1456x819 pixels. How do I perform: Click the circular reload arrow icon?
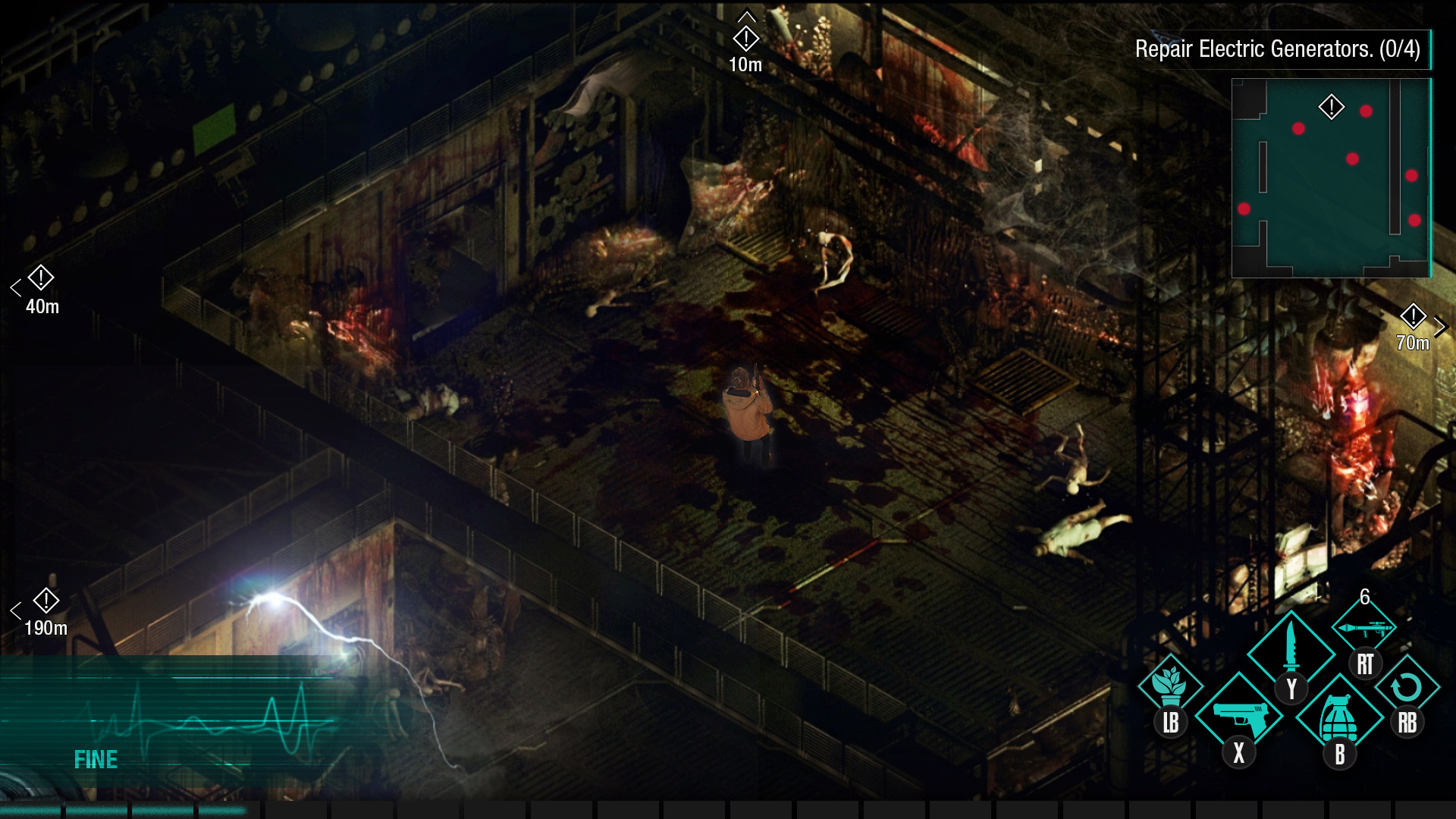(1407, 687)
